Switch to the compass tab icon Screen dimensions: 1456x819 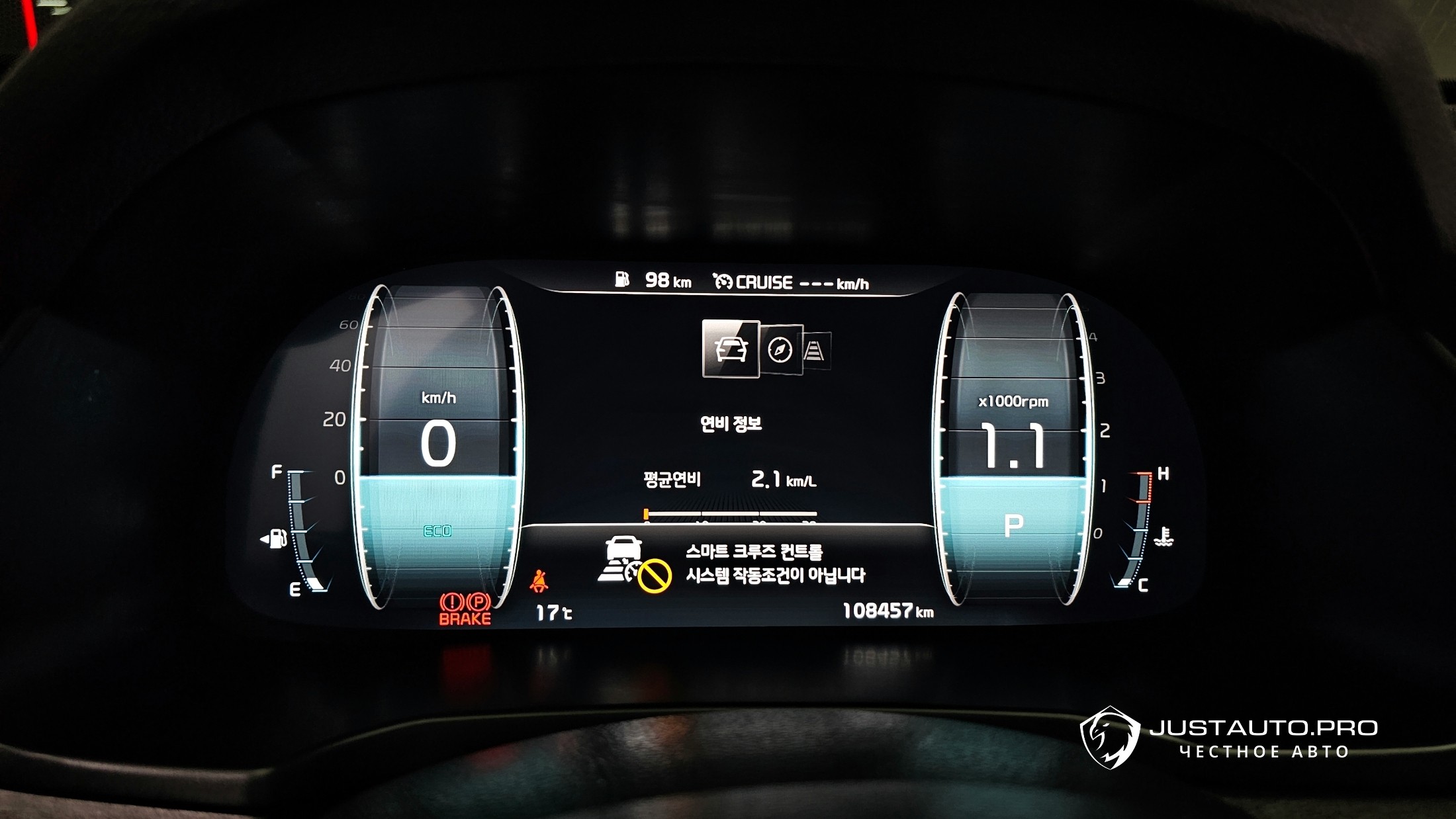click(780, 350)
